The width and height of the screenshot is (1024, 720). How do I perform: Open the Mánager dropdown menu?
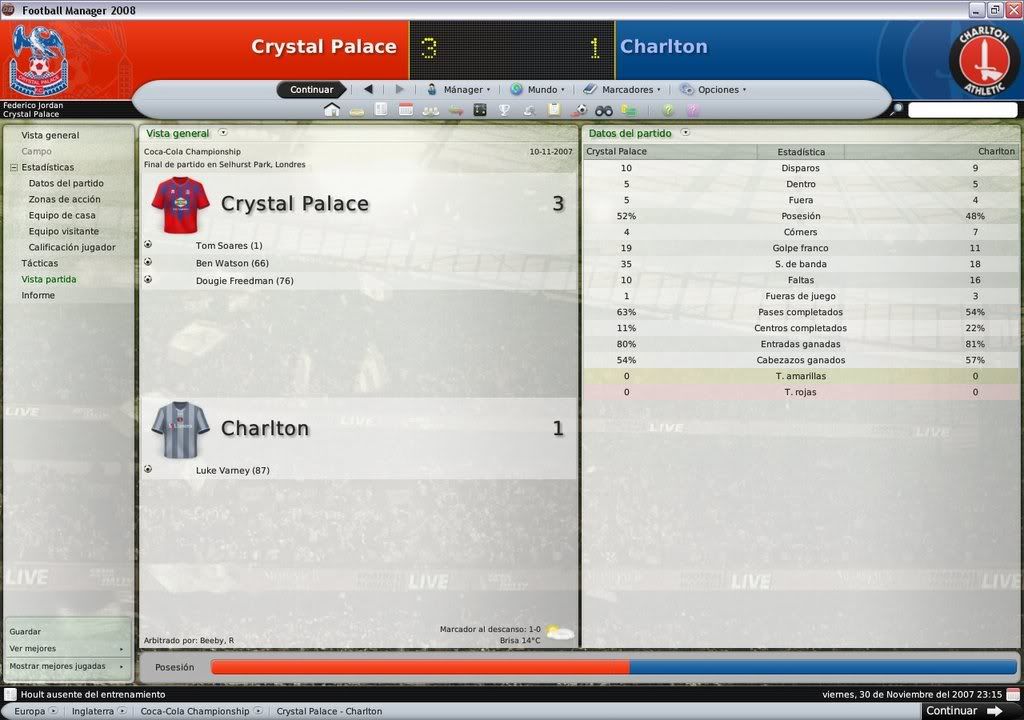(x=459, y=90)
